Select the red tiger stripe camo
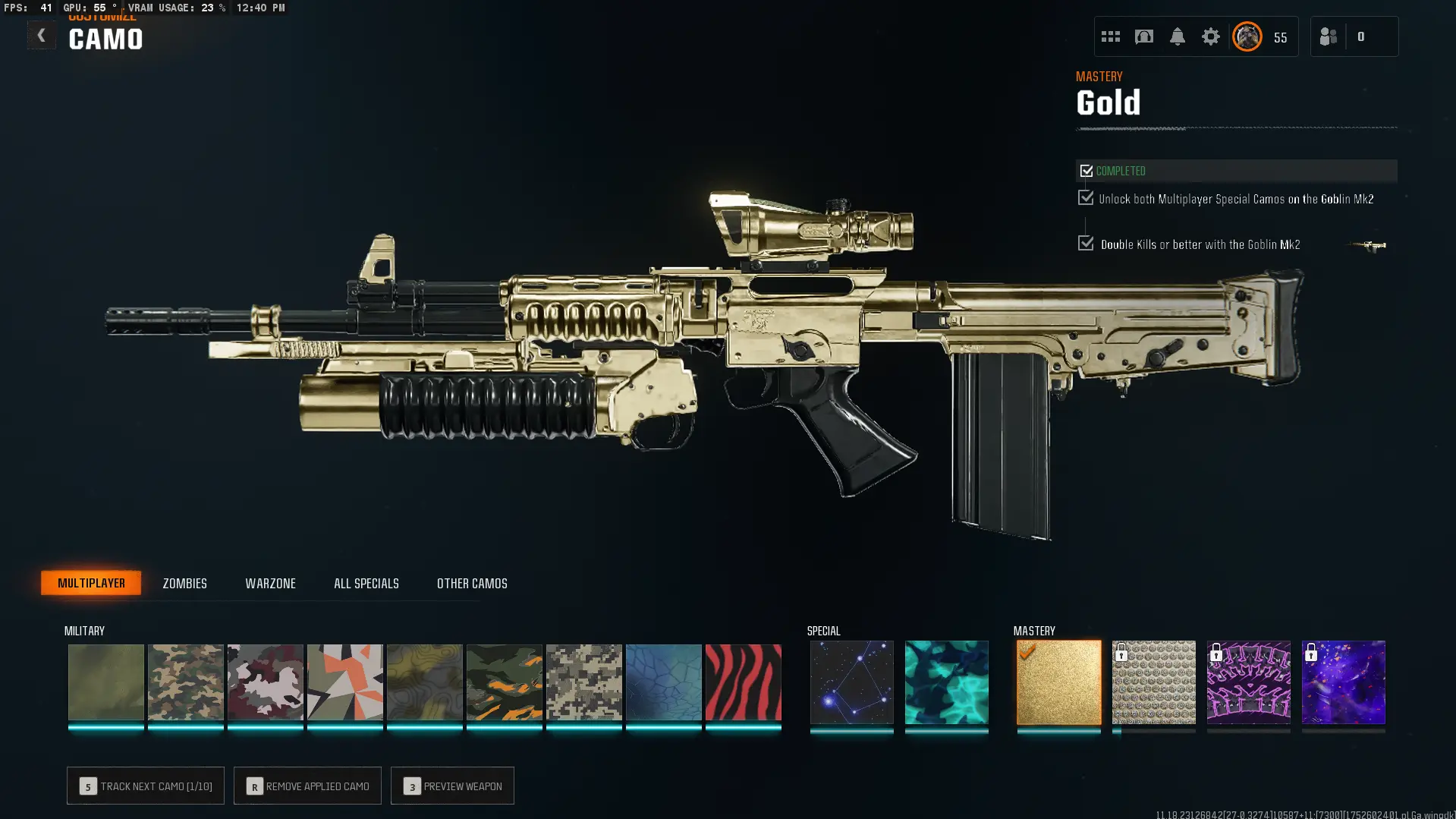Screen dimensions: 1456x819 [743, 682]
